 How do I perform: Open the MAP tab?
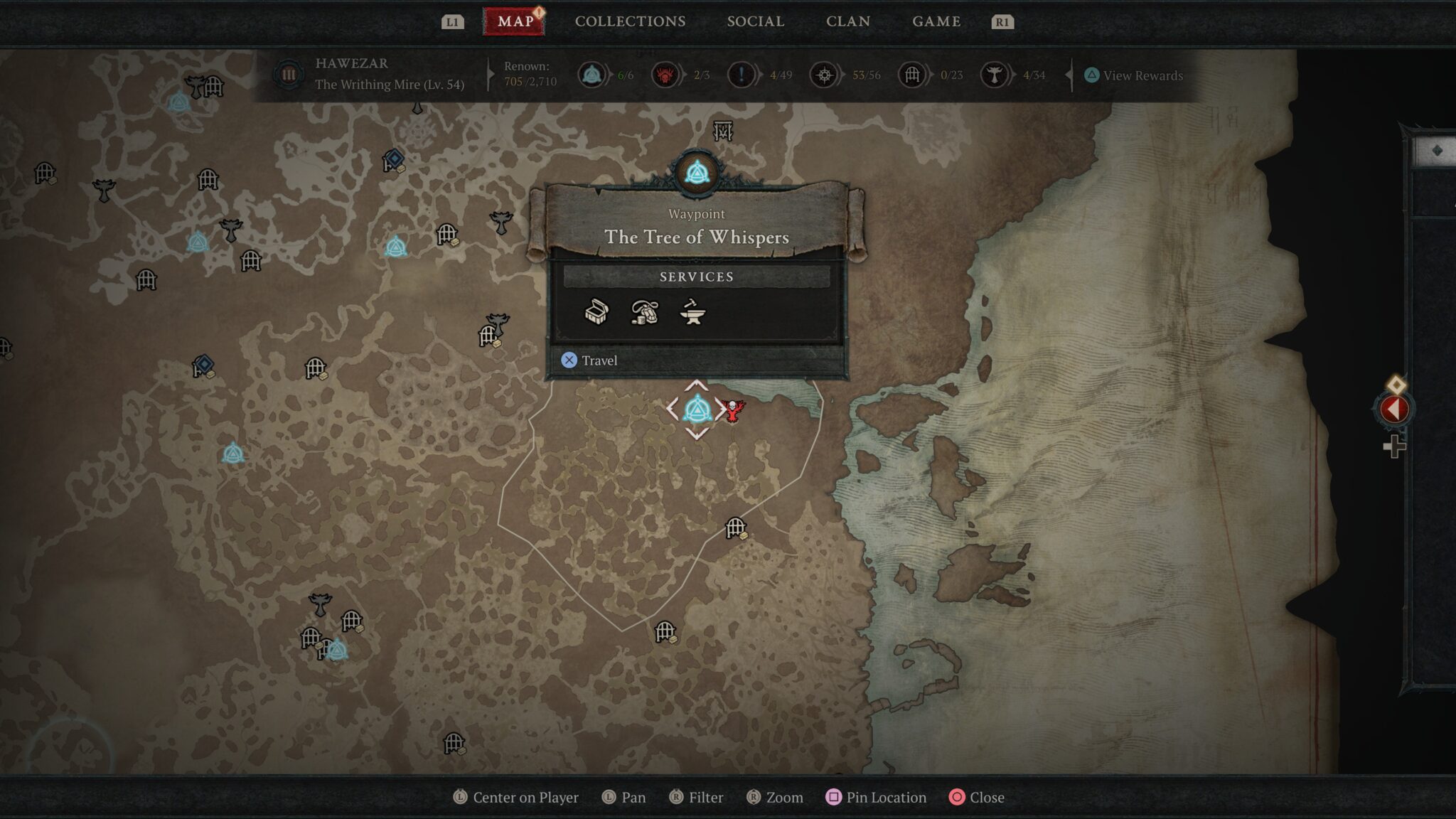(x=515, y=21)
